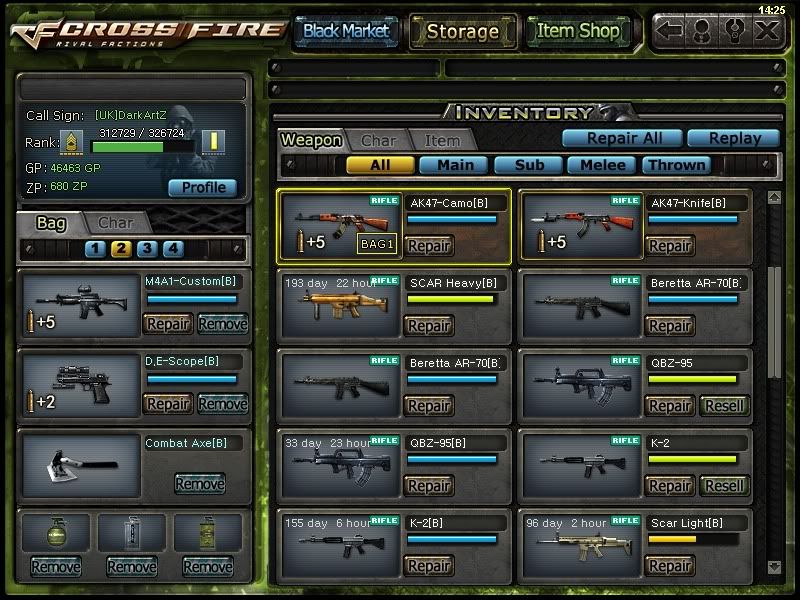Resell the K-2 rifle
Screen dimensions: 800x600
pyautogui.click(x=723, y=486)
